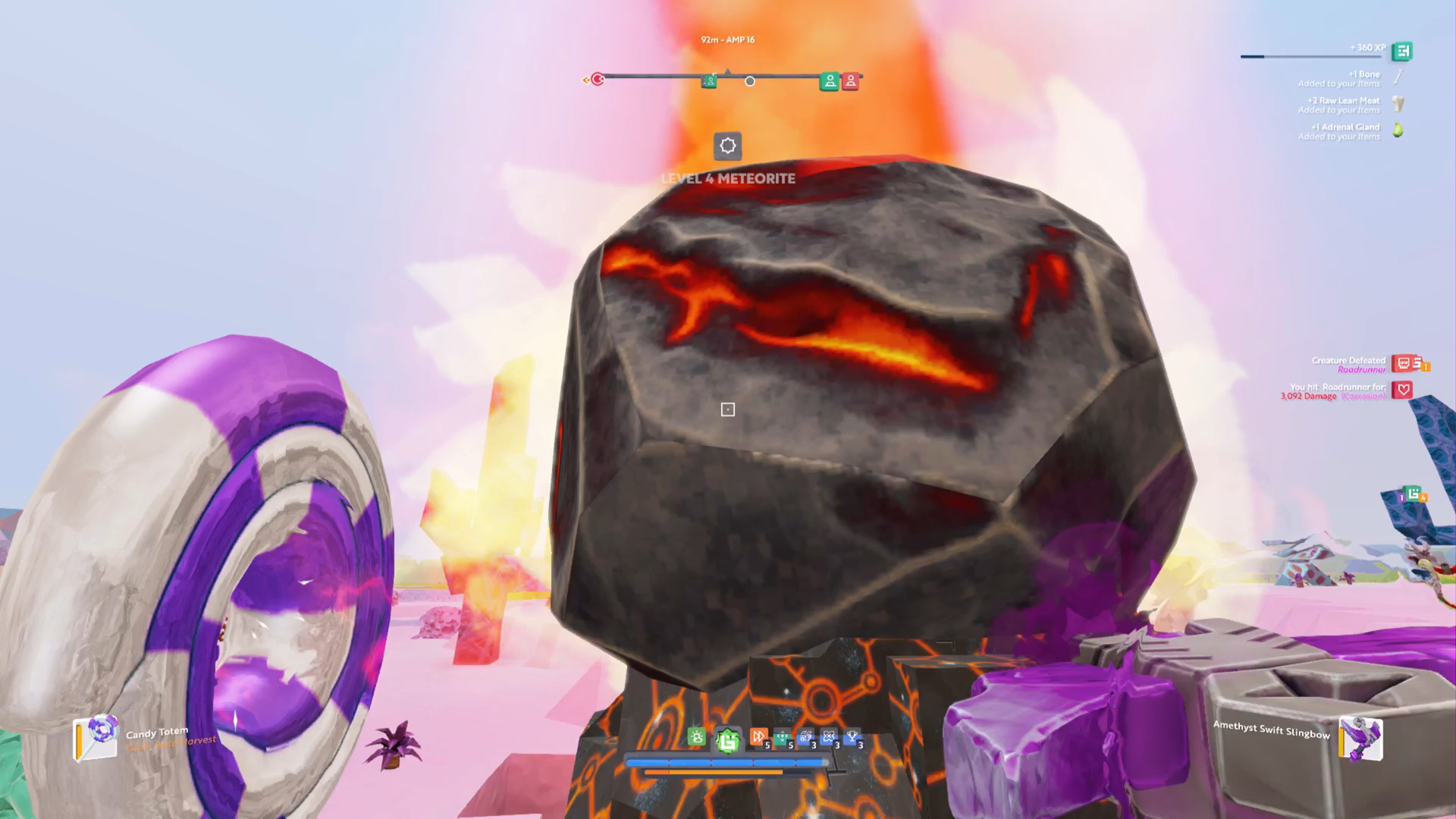Select the Amethyst Swift Slingbow weapon slot

pos(1360,739)
